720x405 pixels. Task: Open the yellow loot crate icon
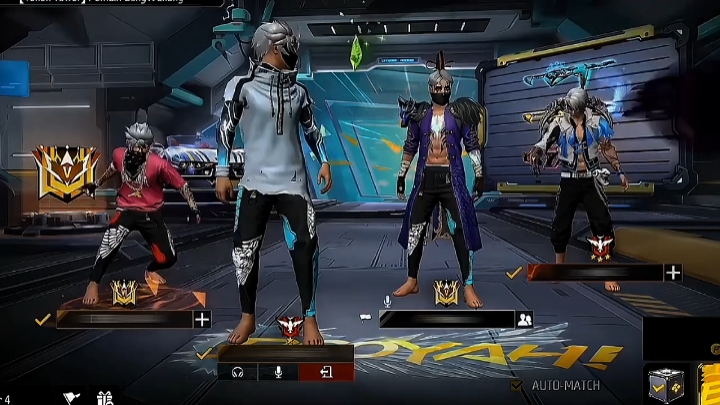coord(665,384)
